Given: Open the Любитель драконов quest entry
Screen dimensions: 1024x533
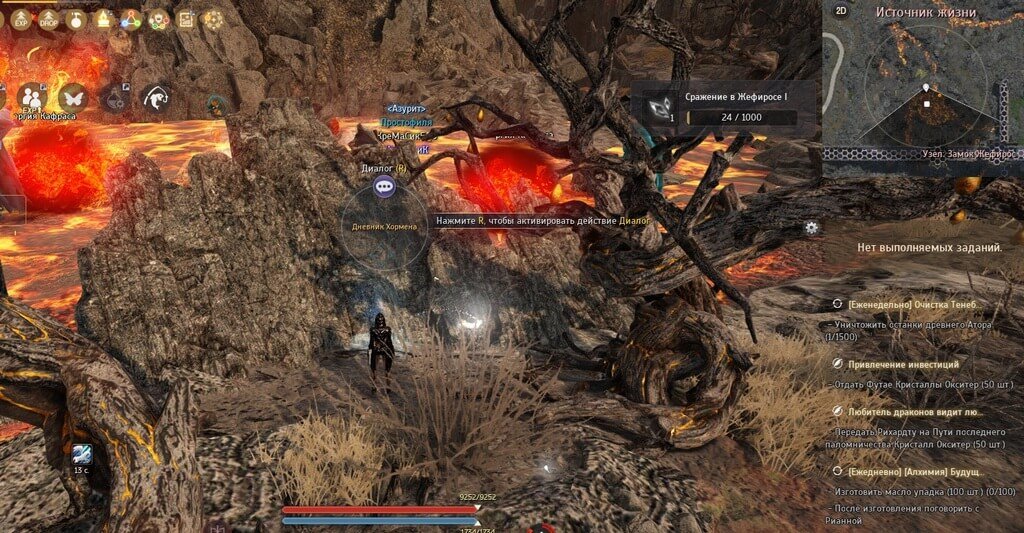Looking at the screenshot, I should (914, 410).
